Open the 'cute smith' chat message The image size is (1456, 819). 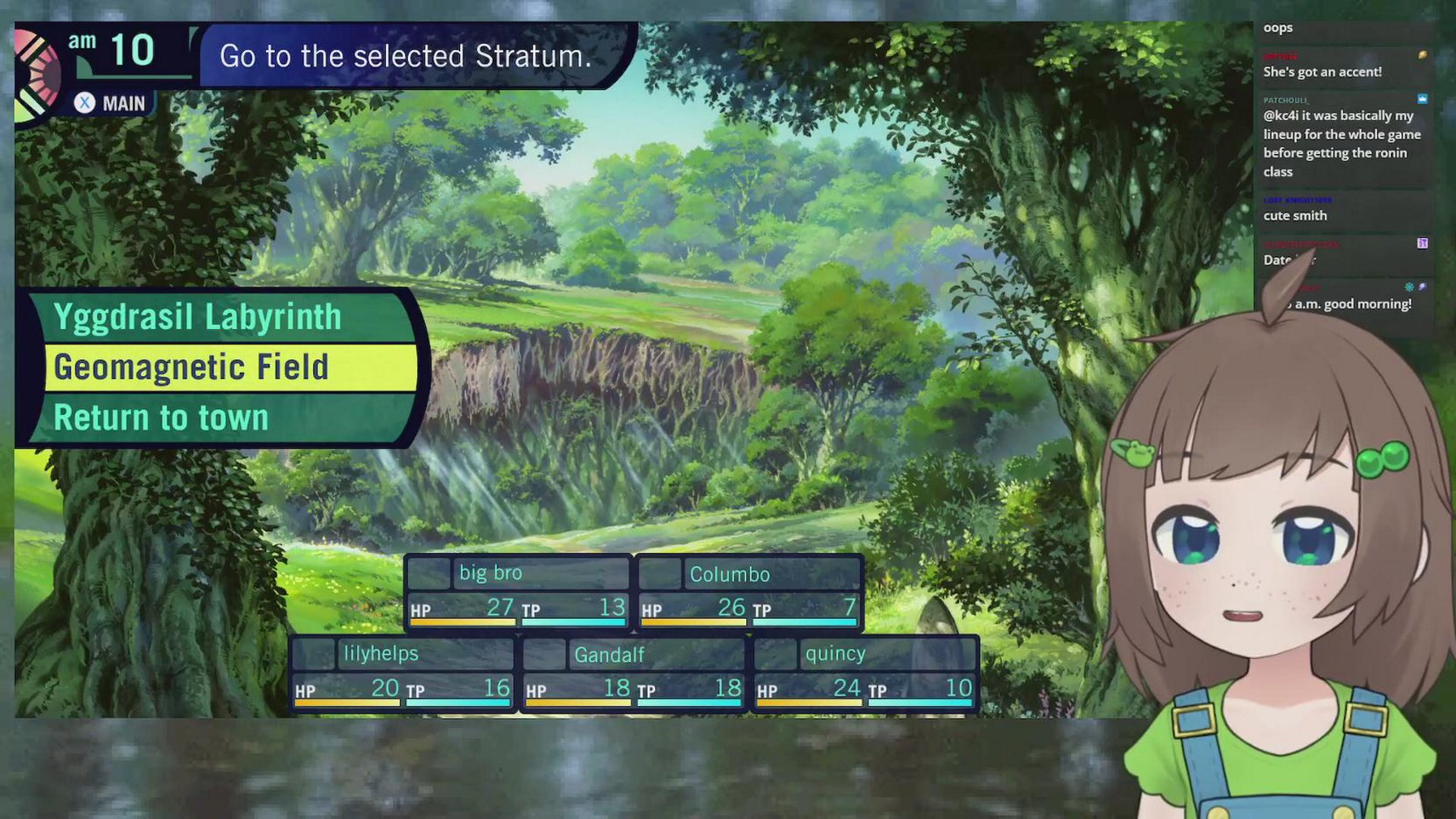(x=1295, y=215)
